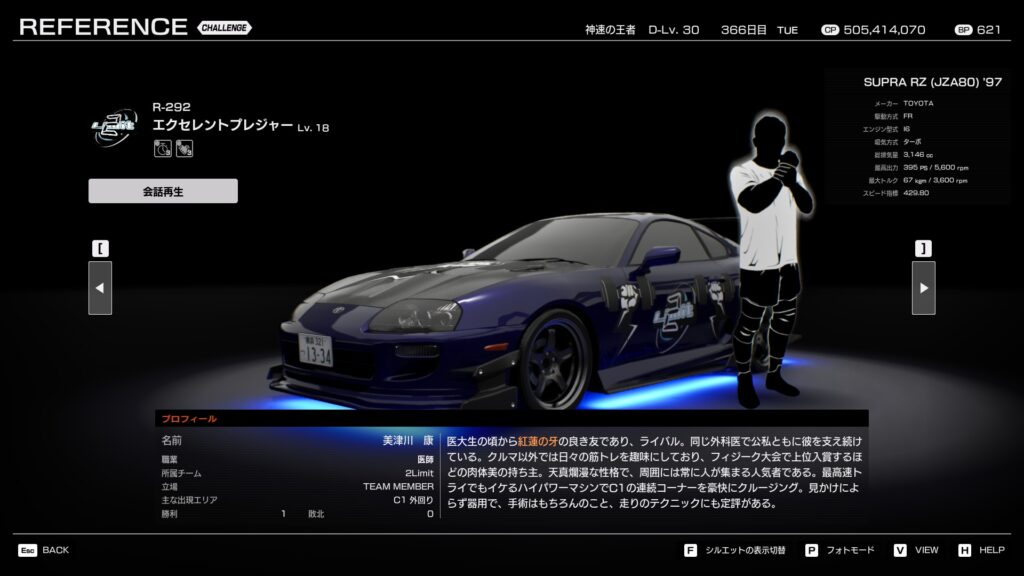Screen dimensions: 1024x576
Task: Toggle the シルエットの表示切替 silhouette display
Action: pos(736,550)
